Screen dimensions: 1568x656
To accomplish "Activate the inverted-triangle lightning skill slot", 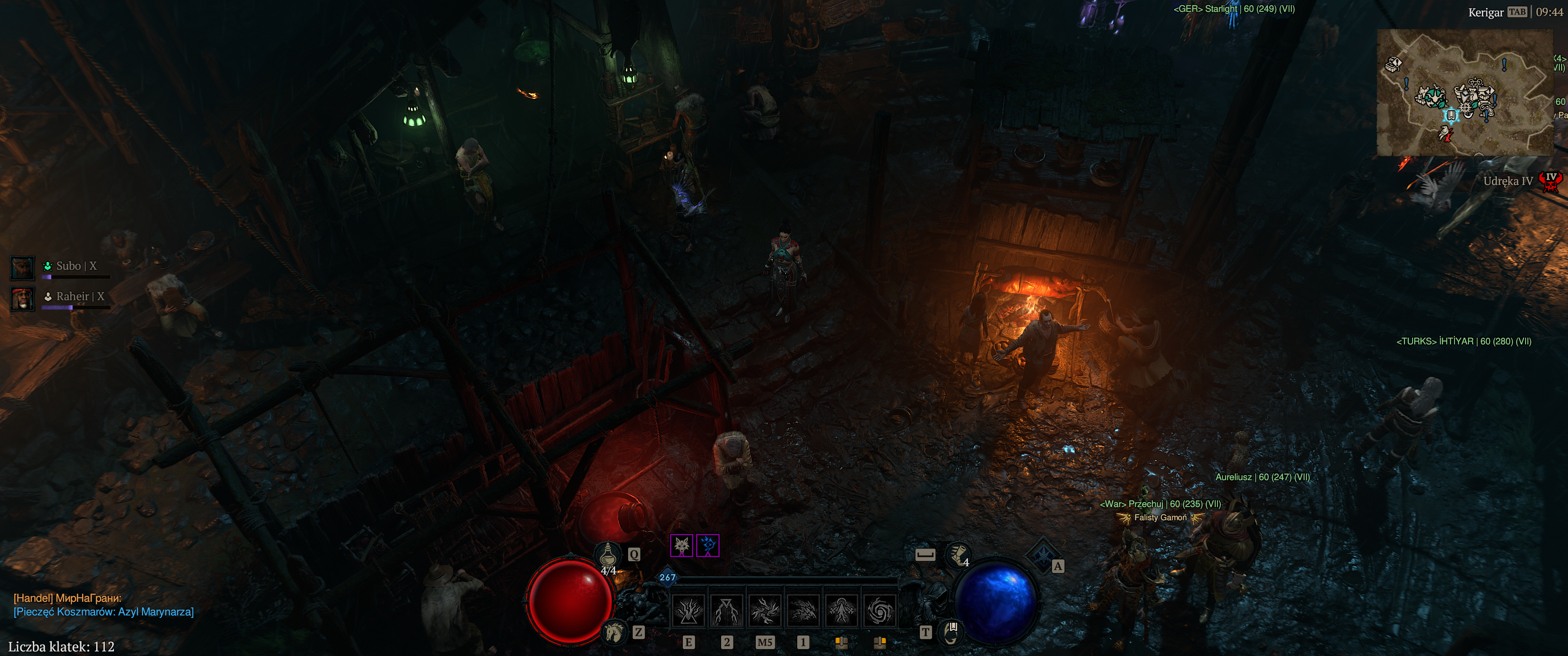I will [727, 610].
